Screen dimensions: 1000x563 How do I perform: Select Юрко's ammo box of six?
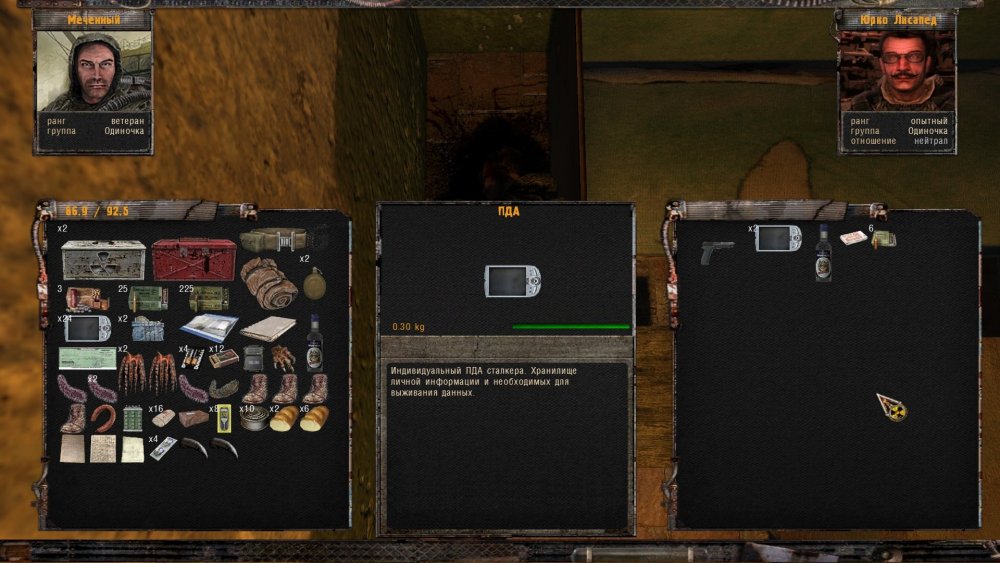pyautogui.click(x=884, y=239)
